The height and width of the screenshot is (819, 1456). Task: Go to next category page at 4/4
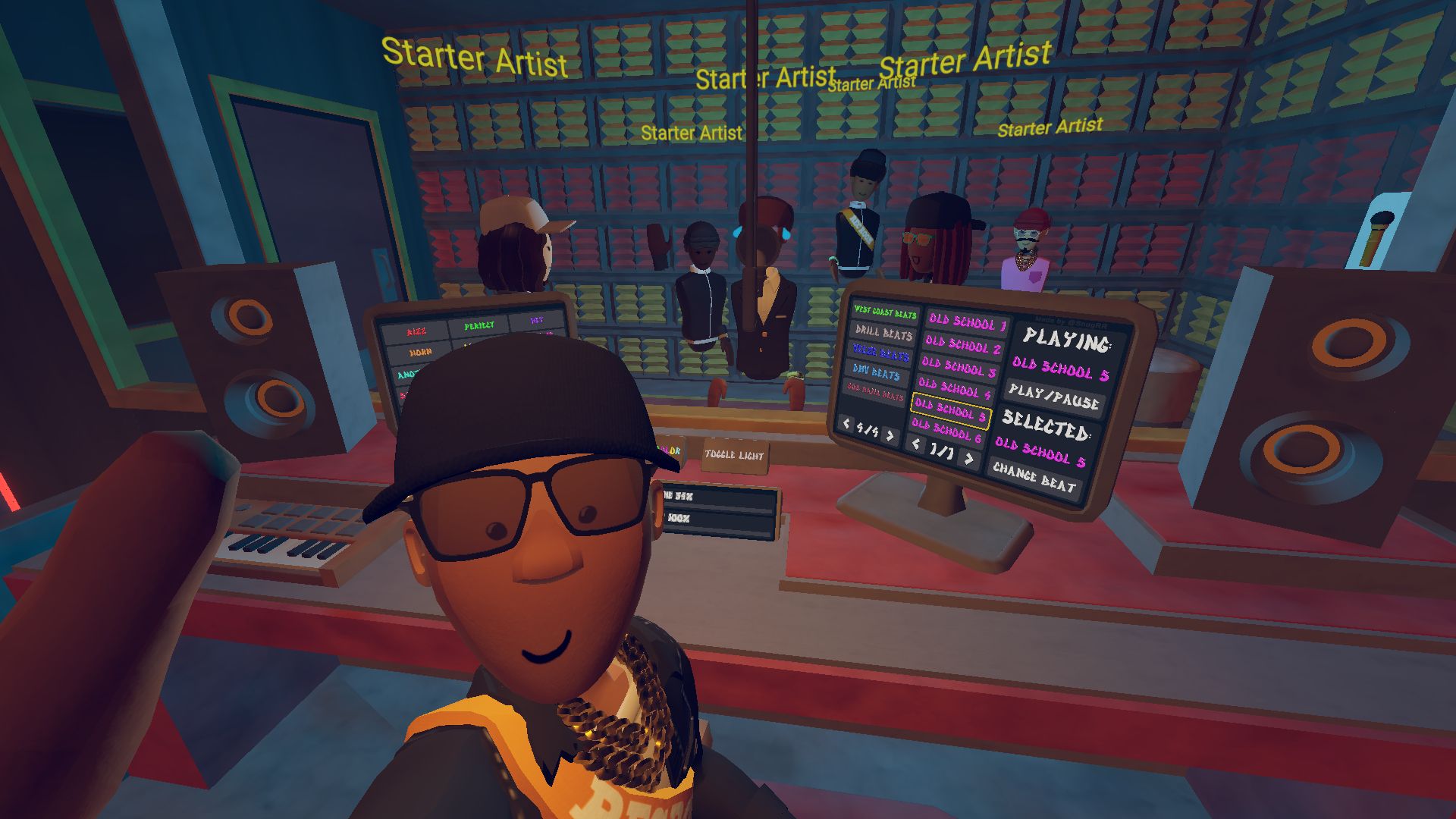point(890,435)
